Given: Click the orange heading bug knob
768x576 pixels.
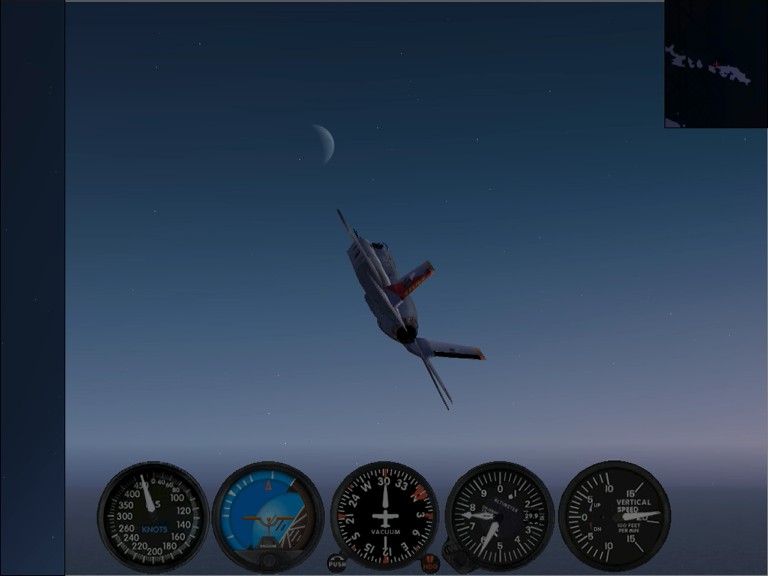Looking at the screenshot, I should [430, 563].
